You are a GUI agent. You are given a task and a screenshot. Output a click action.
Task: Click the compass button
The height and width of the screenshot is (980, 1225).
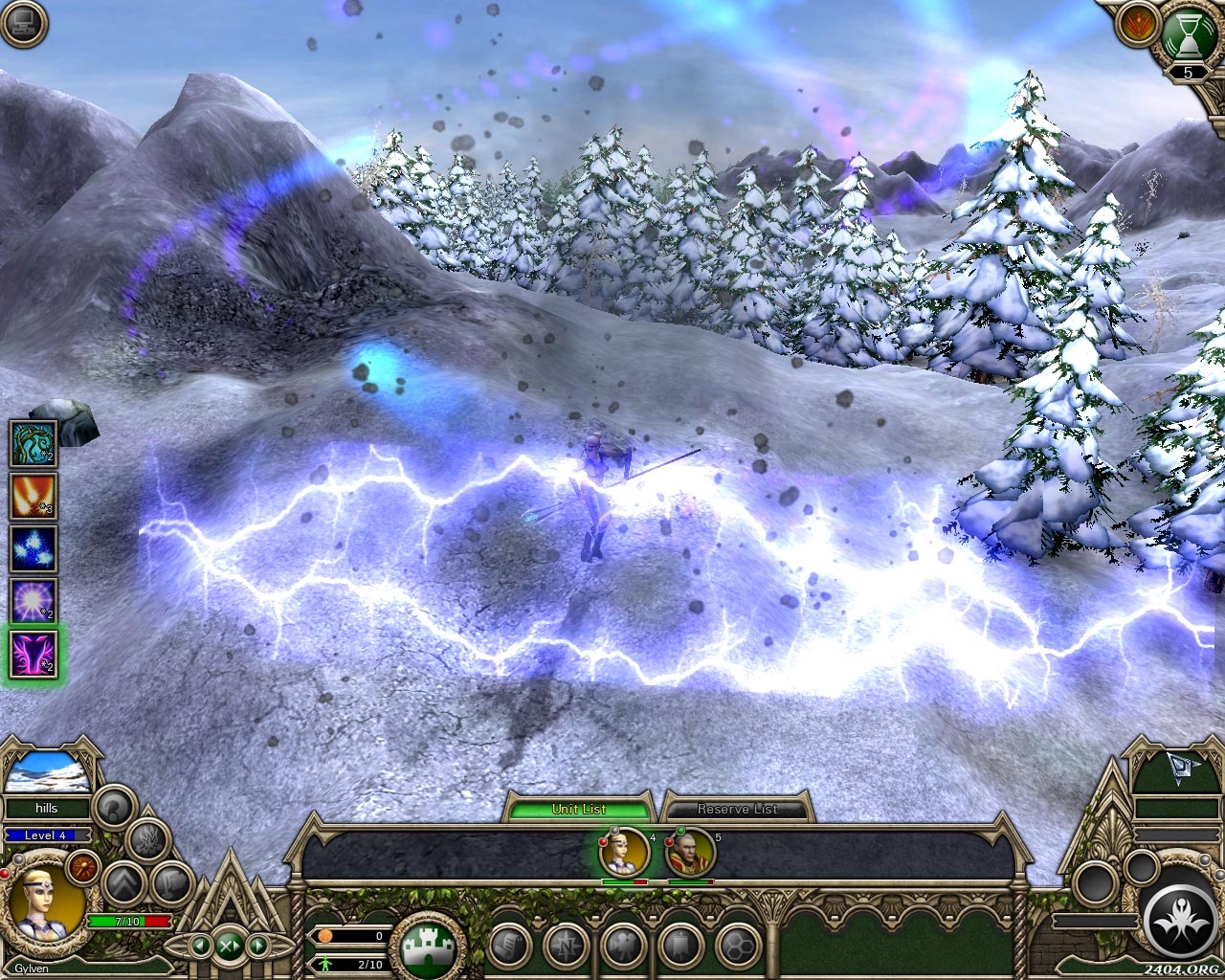tap(567, 947)
